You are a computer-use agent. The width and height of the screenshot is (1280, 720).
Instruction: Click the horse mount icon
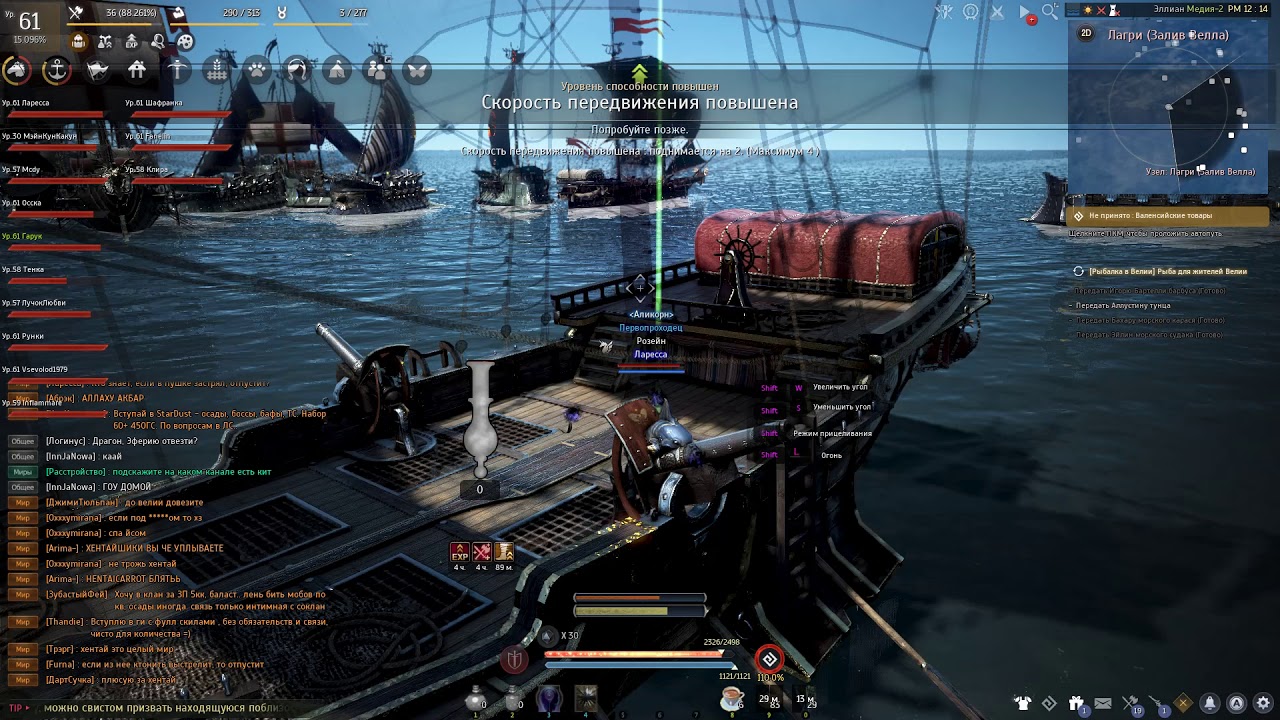[x=16, y=70]
